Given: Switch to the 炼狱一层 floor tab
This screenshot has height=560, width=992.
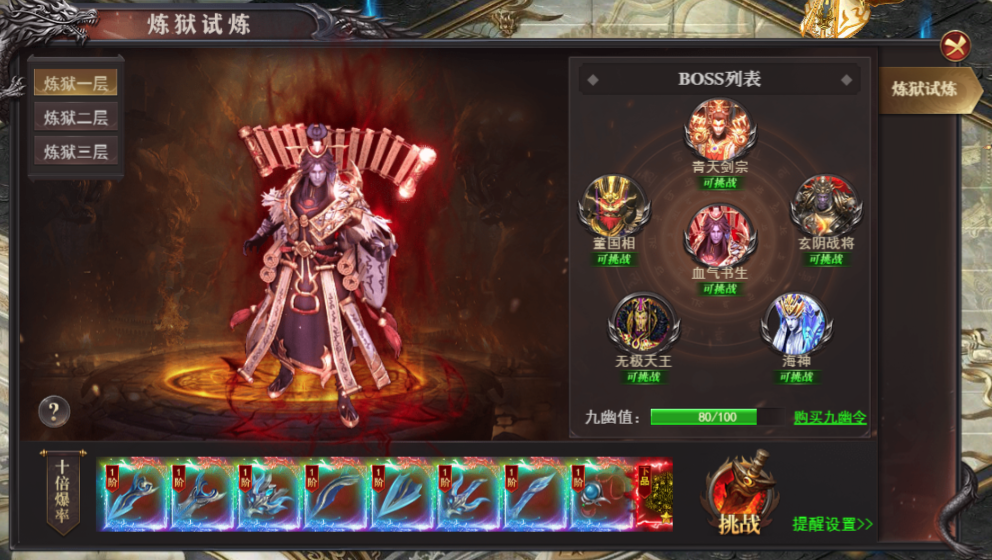Looking at the screenshot, I should coord(75,82).
